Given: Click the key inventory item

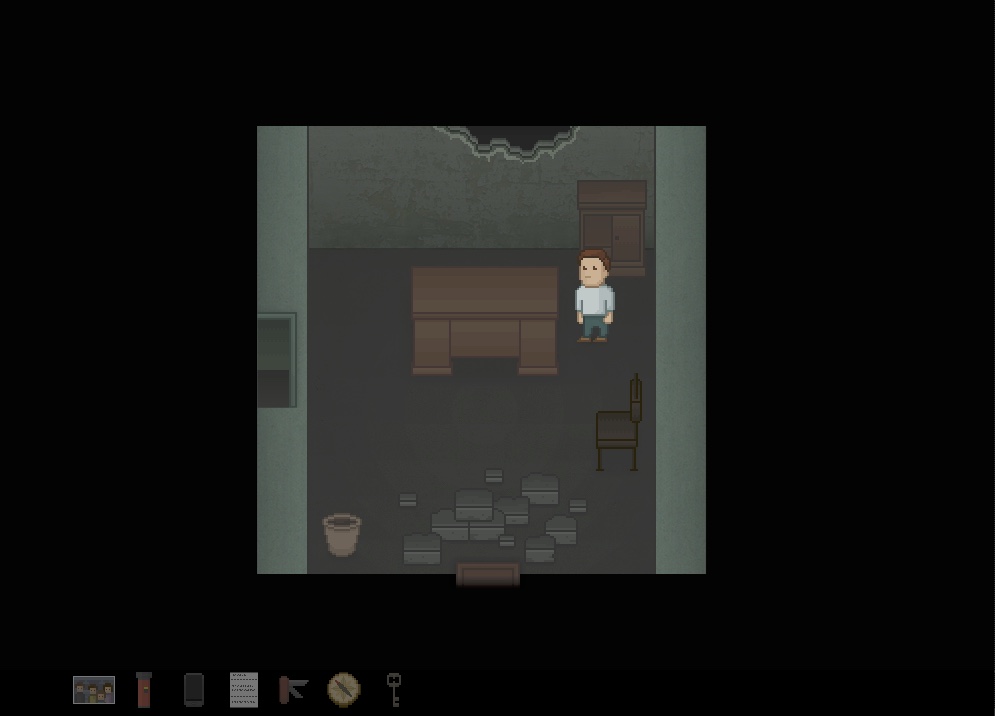Looking at the screenshot, I should 394,689.
